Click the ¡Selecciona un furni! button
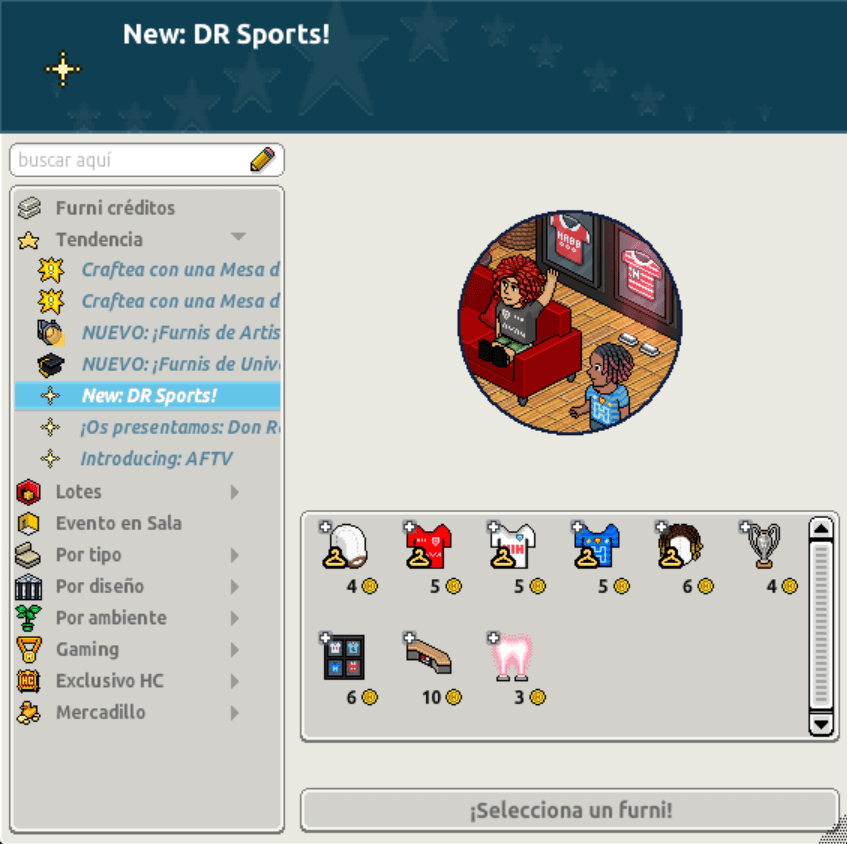 [x=569, y=810]
